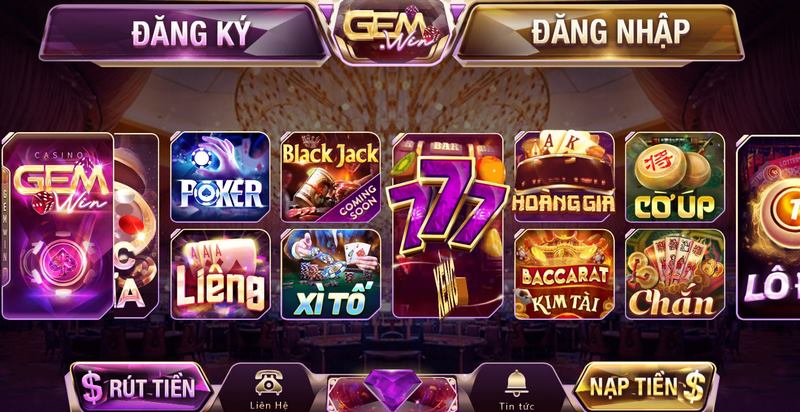This screenshot has height=412, width=800.
Task: Select the Casino GEM Win banner card
Action: [x=58, y=222]
